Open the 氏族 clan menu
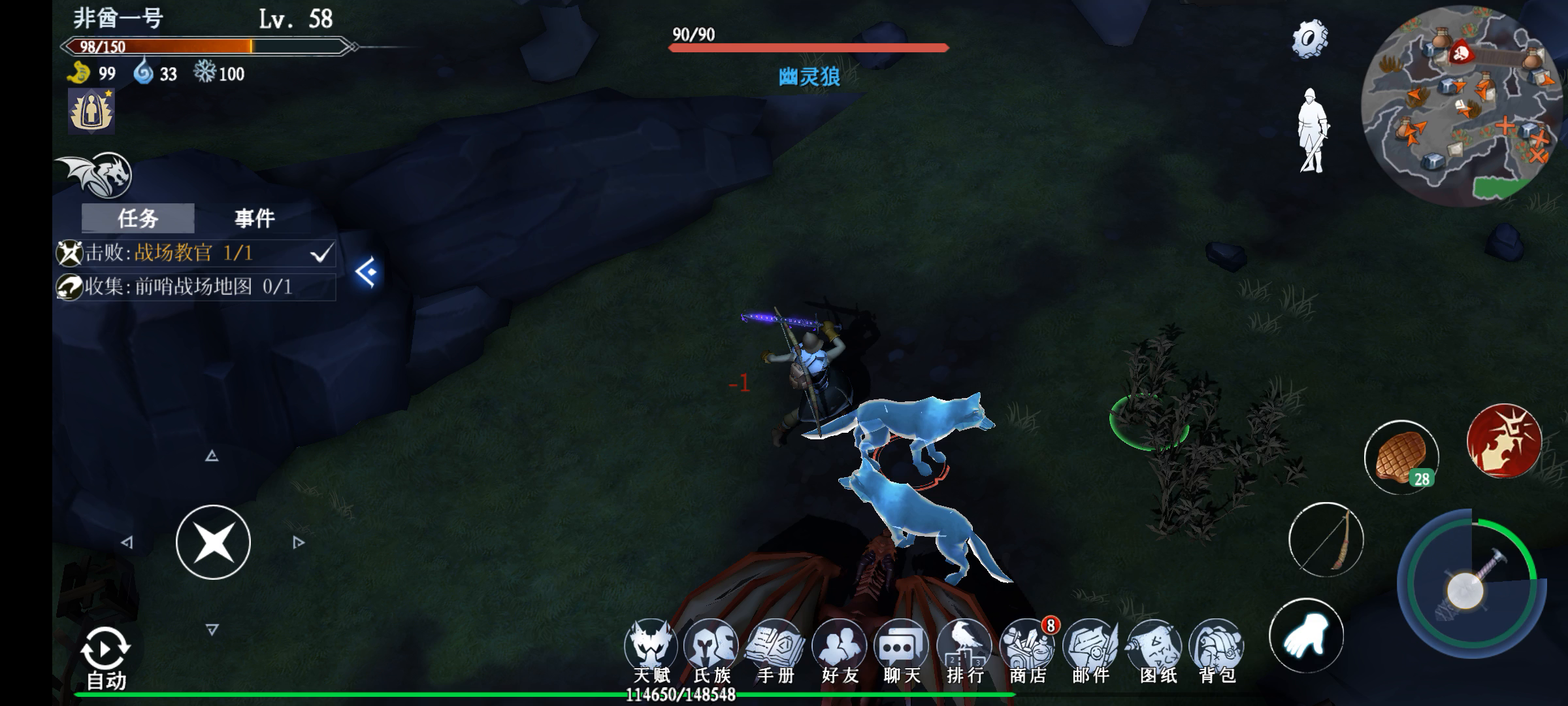 (x=711, y=652)
